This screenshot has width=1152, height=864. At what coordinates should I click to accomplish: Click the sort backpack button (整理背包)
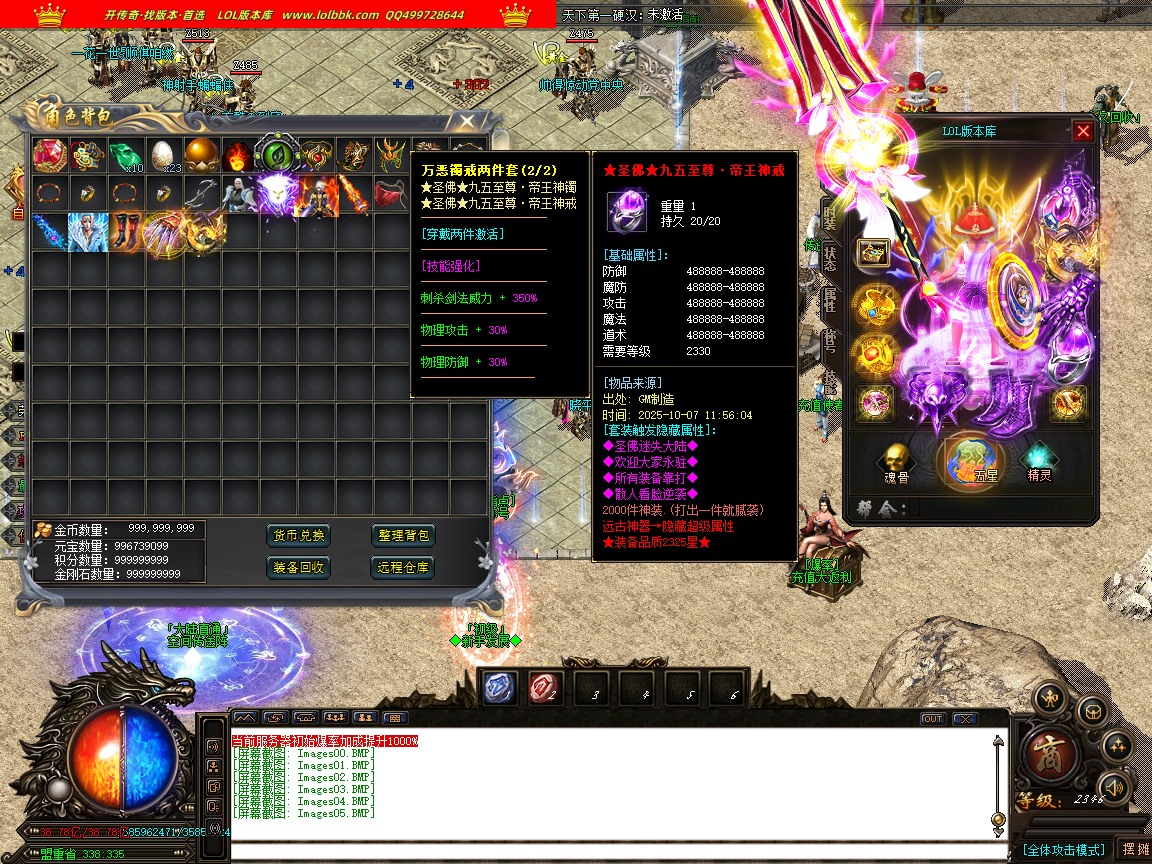tap(405, 535)
